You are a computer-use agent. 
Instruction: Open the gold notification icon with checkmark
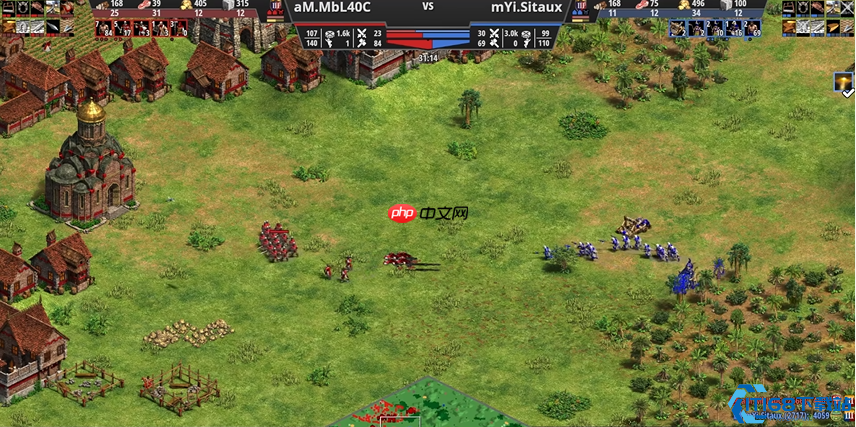pyautogui.click(x=844, y=84)
